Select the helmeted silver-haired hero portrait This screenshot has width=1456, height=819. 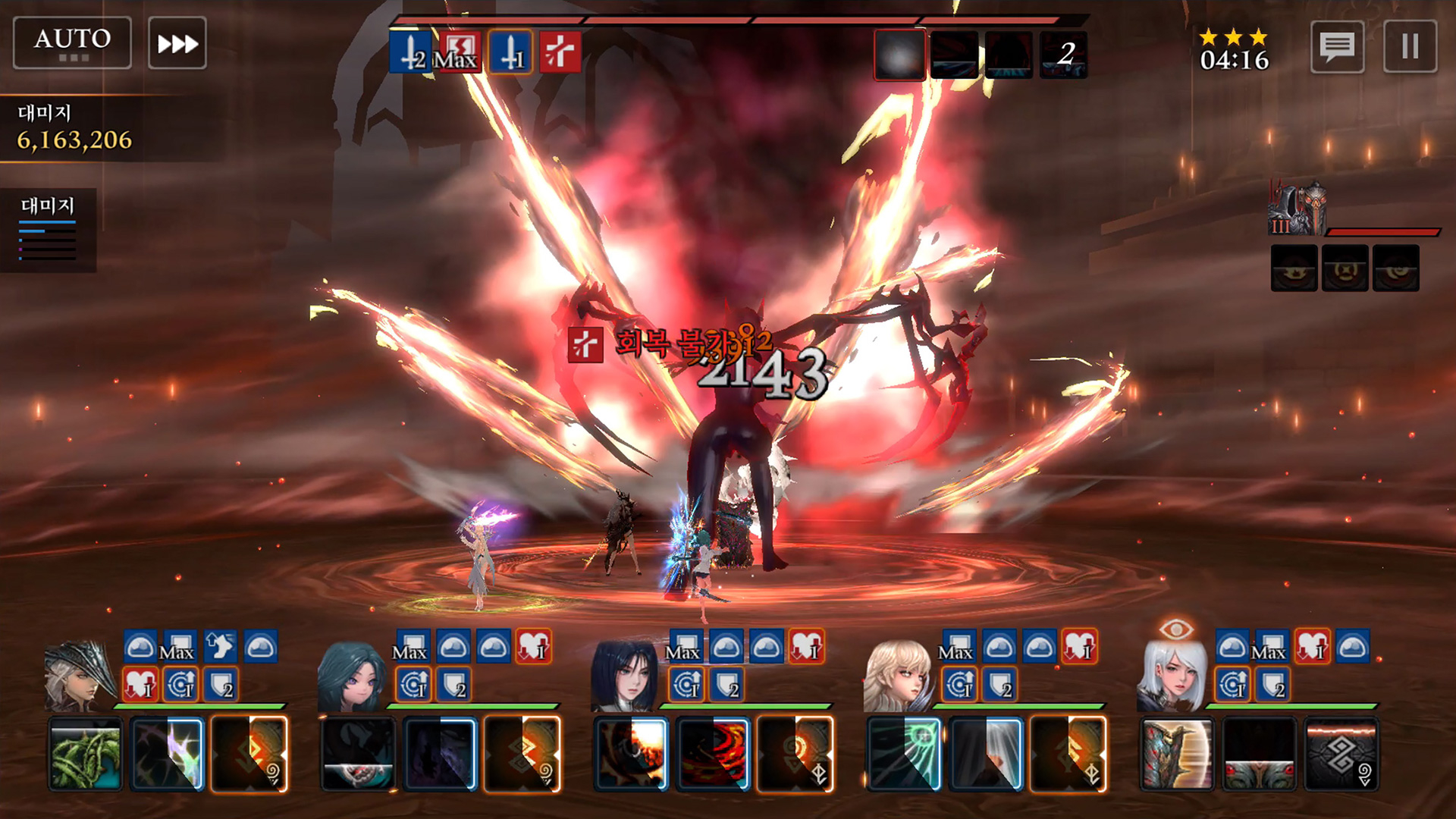point(78,676)
